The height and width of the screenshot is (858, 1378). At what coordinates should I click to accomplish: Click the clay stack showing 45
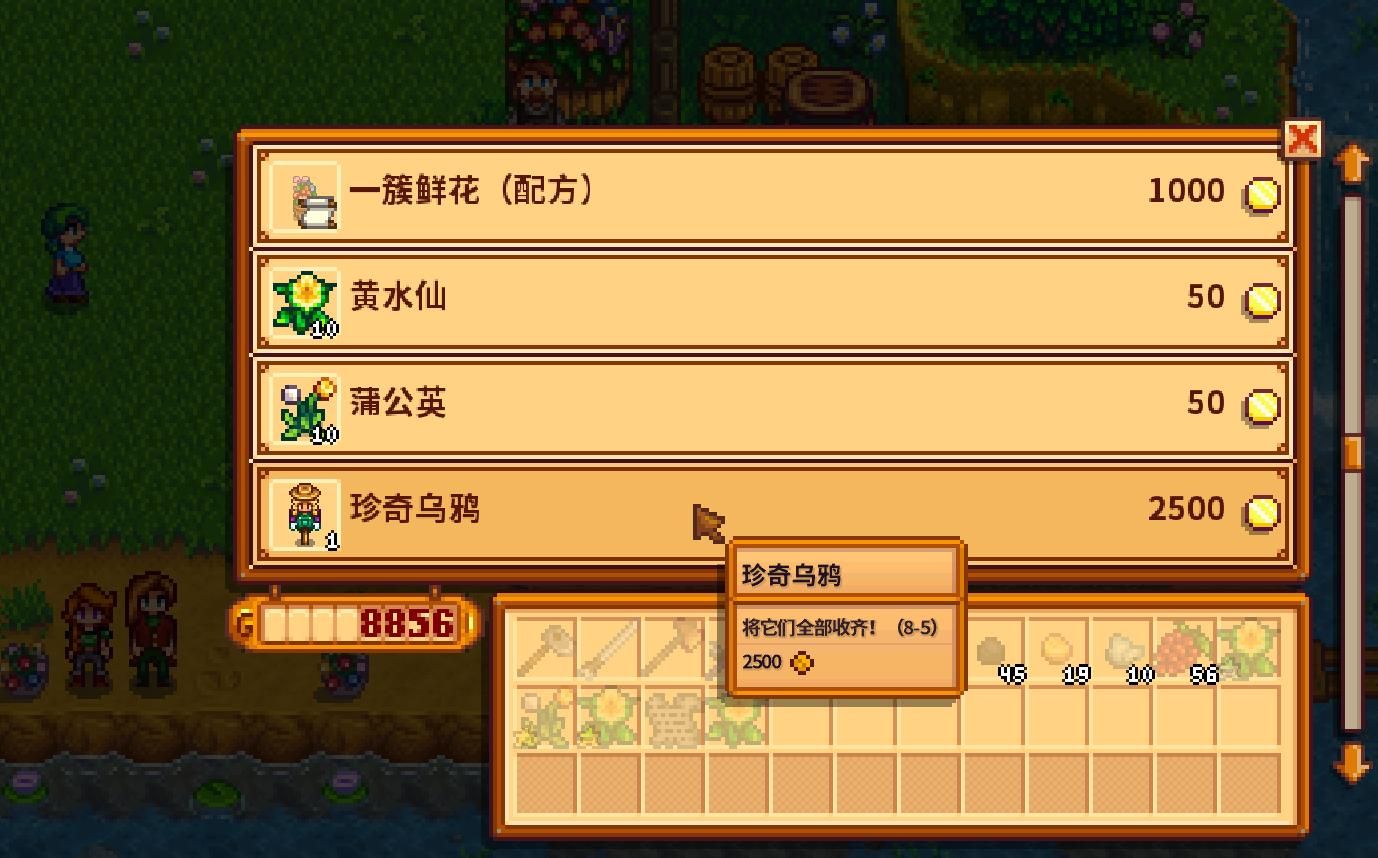pyautogui.click(x=996, y=650)
